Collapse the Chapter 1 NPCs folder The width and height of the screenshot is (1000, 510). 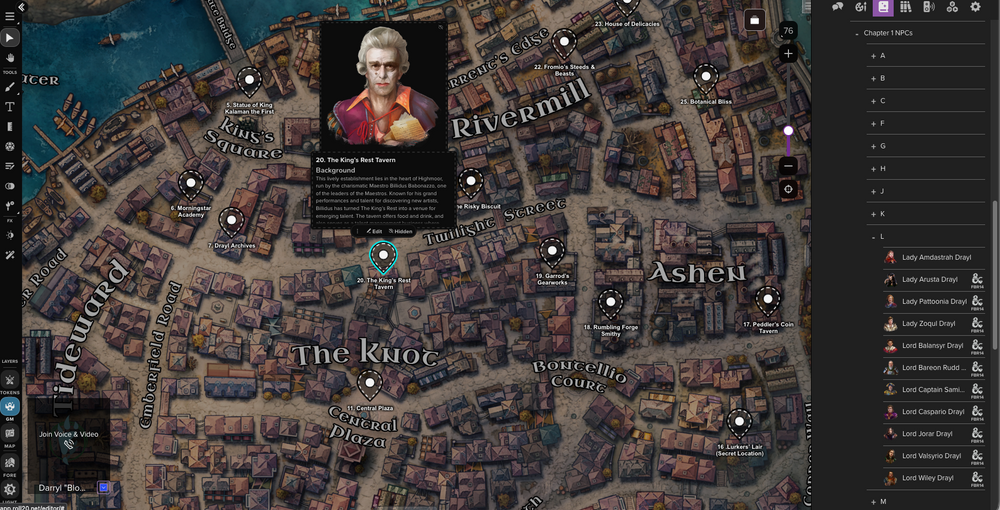pyautogui.click(x=857, y=33)
